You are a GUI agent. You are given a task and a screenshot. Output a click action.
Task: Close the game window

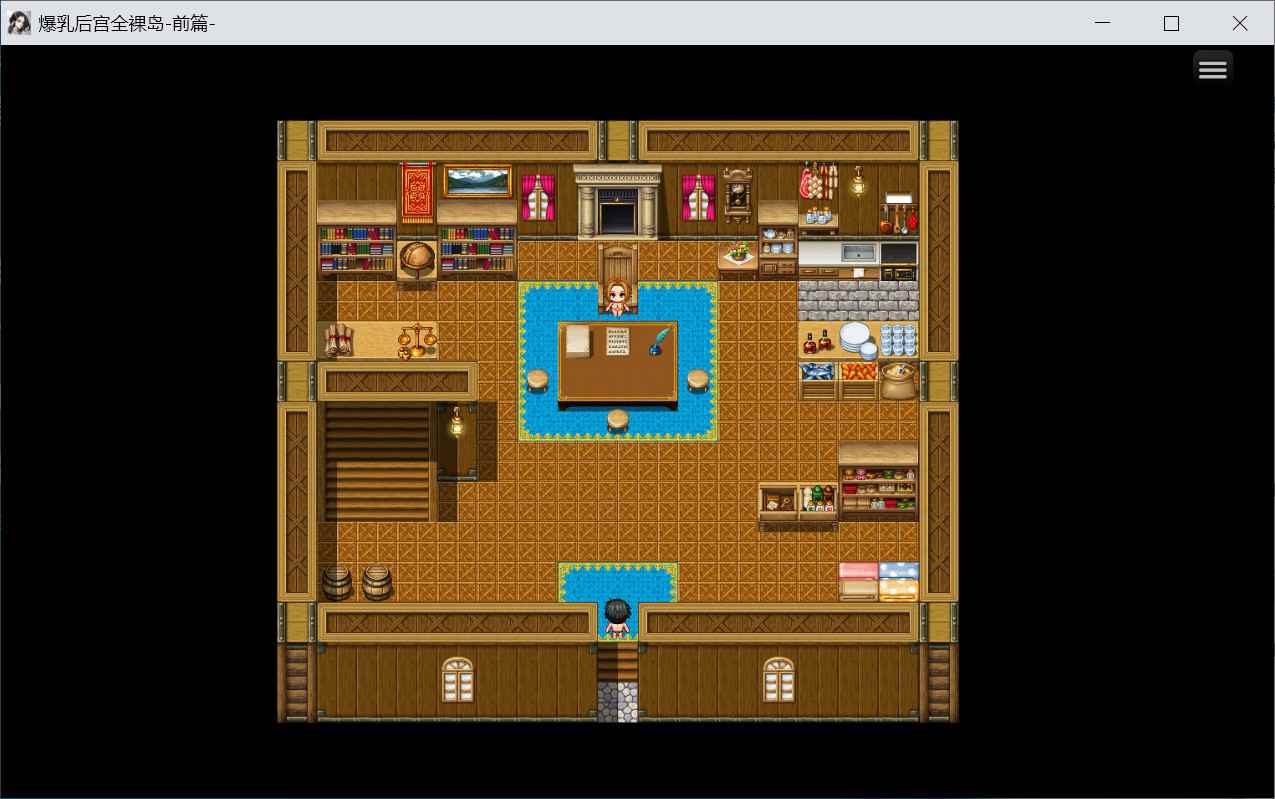coord(1239,23)
